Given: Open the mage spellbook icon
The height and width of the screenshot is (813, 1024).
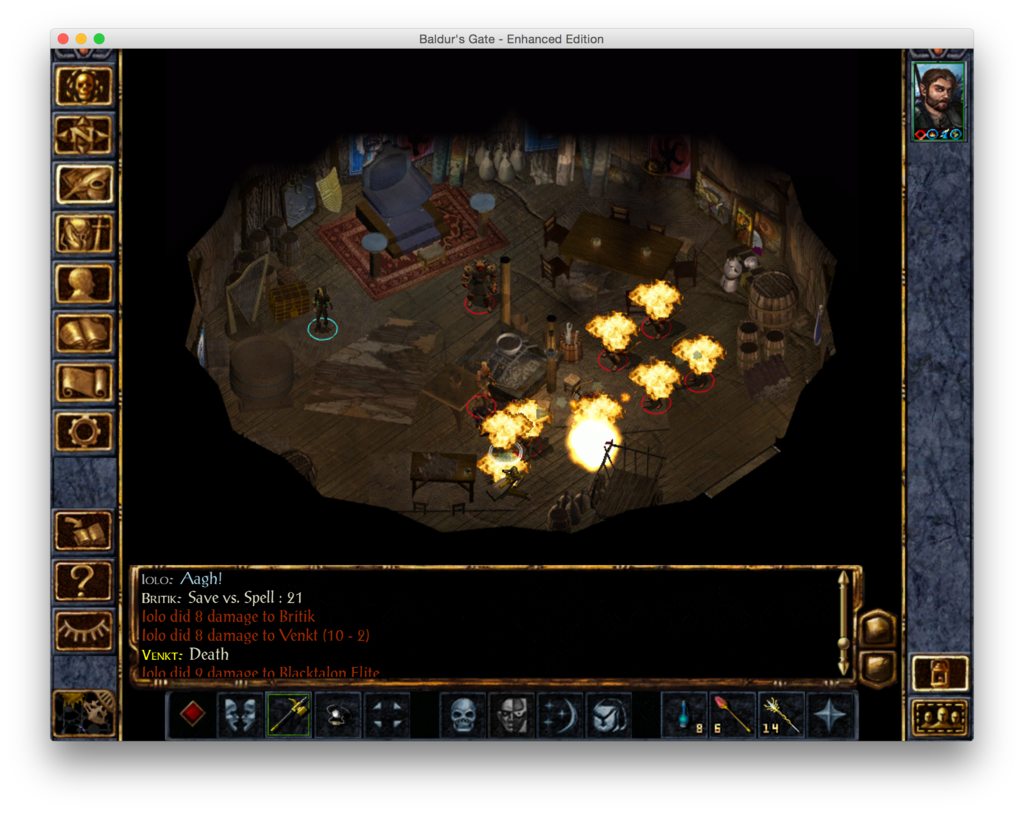Looking at the screenshot, I should click(84, 333).
